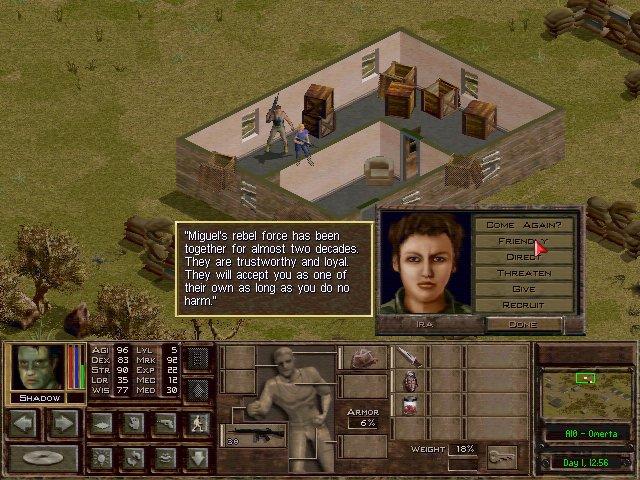Image resolution: width=640 pixels, height=480 pixels.
Task: Select the Direct dialogue approach
Action: coord(523,257)
